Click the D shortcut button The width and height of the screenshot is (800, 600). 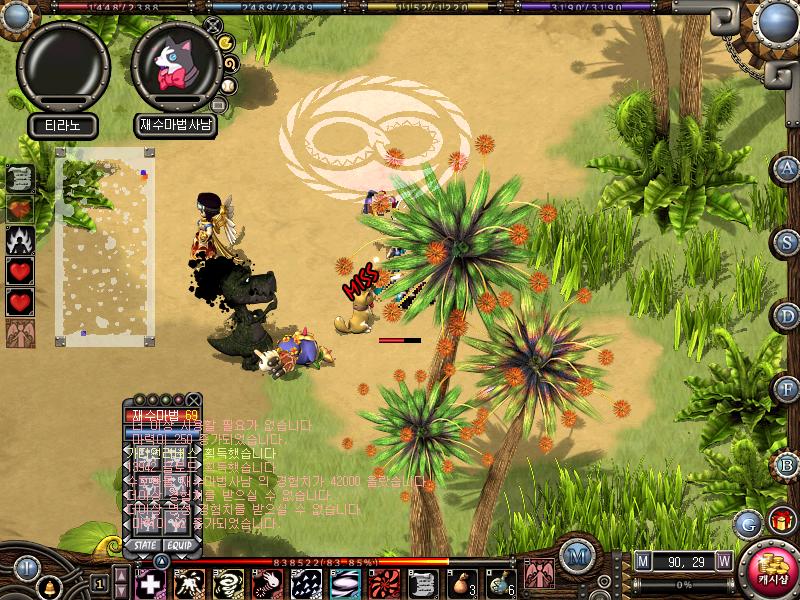[x=788, y=316]
